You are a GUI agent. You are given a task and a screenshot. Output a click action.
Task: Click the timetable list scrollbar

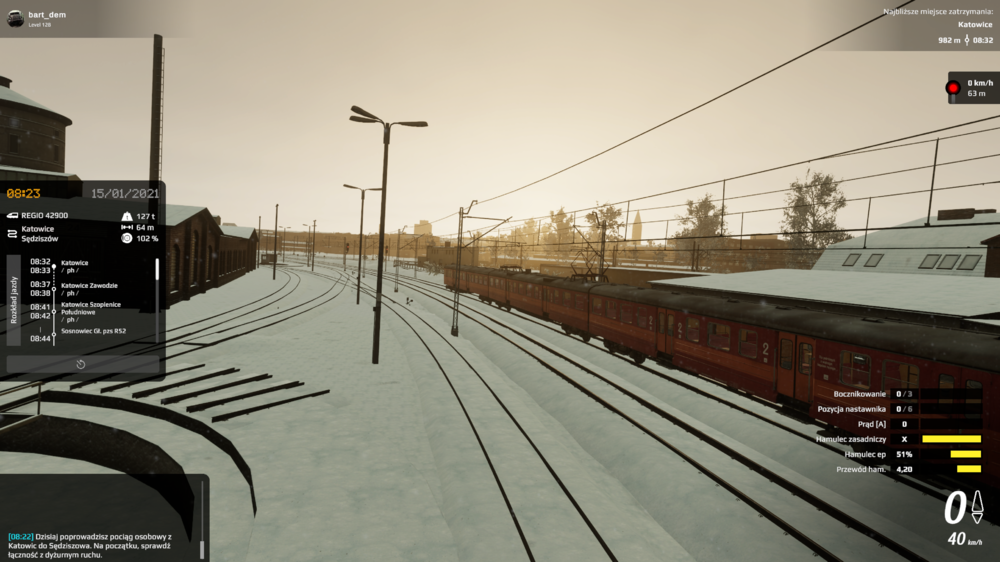pos(156,271)
